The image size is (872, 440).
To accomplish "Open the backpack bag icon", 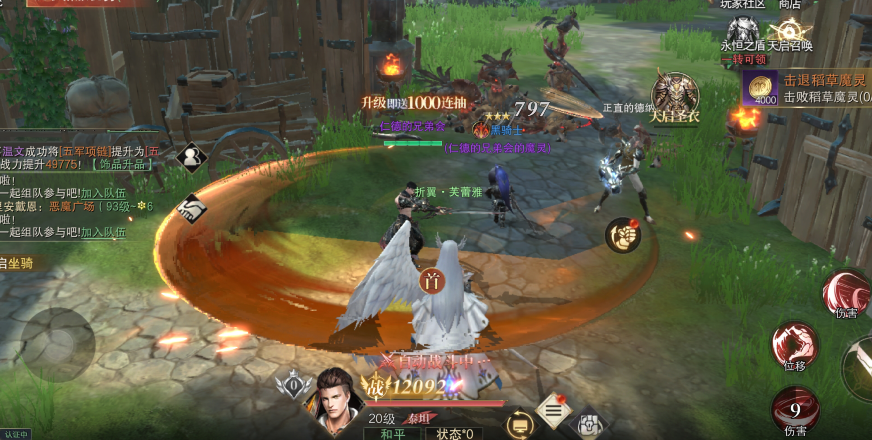I will pos(589,423).
